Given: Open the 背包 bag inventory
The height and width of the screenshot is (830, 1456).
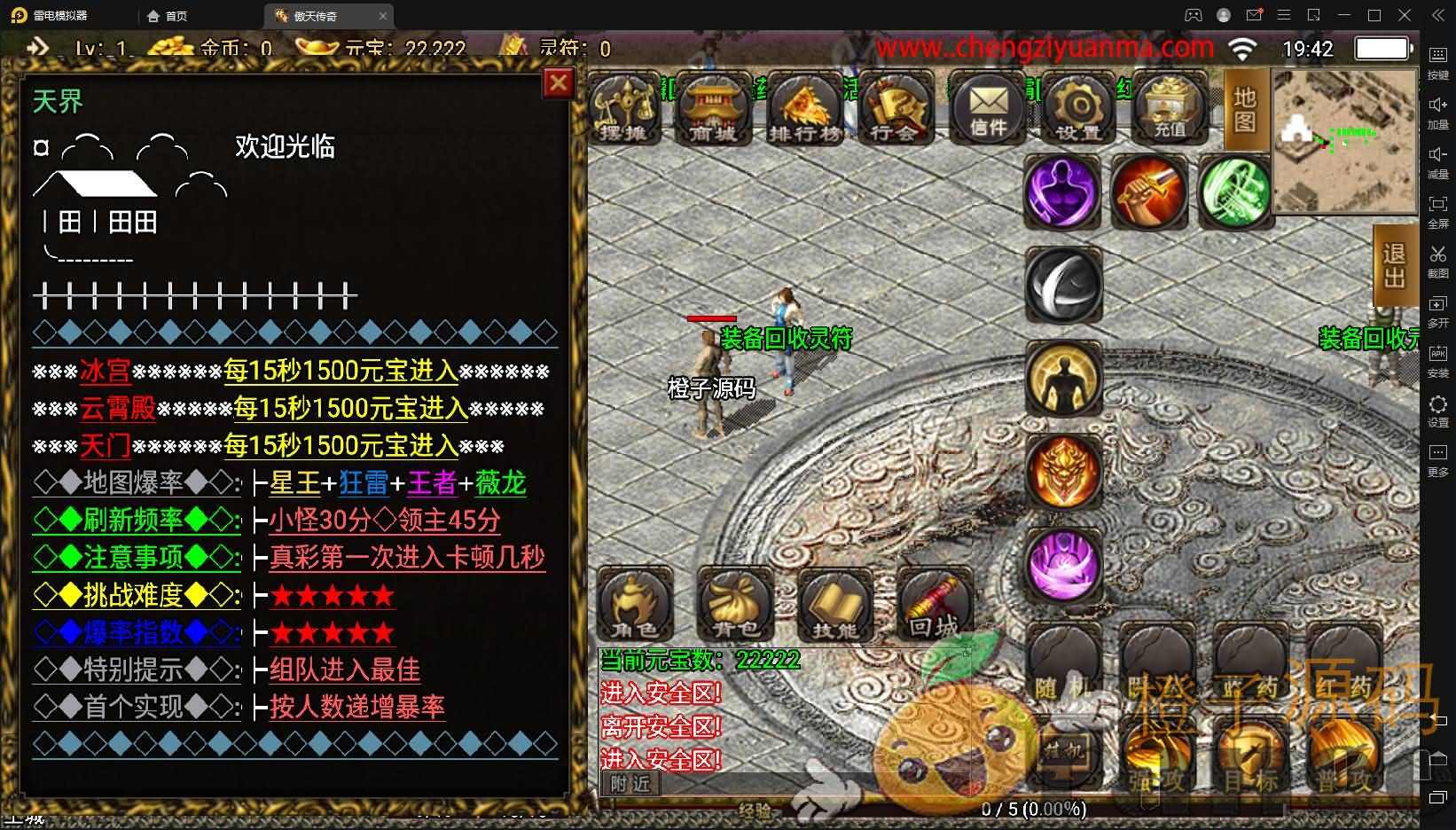Looking at the screenshot, I should click(735, 605).
